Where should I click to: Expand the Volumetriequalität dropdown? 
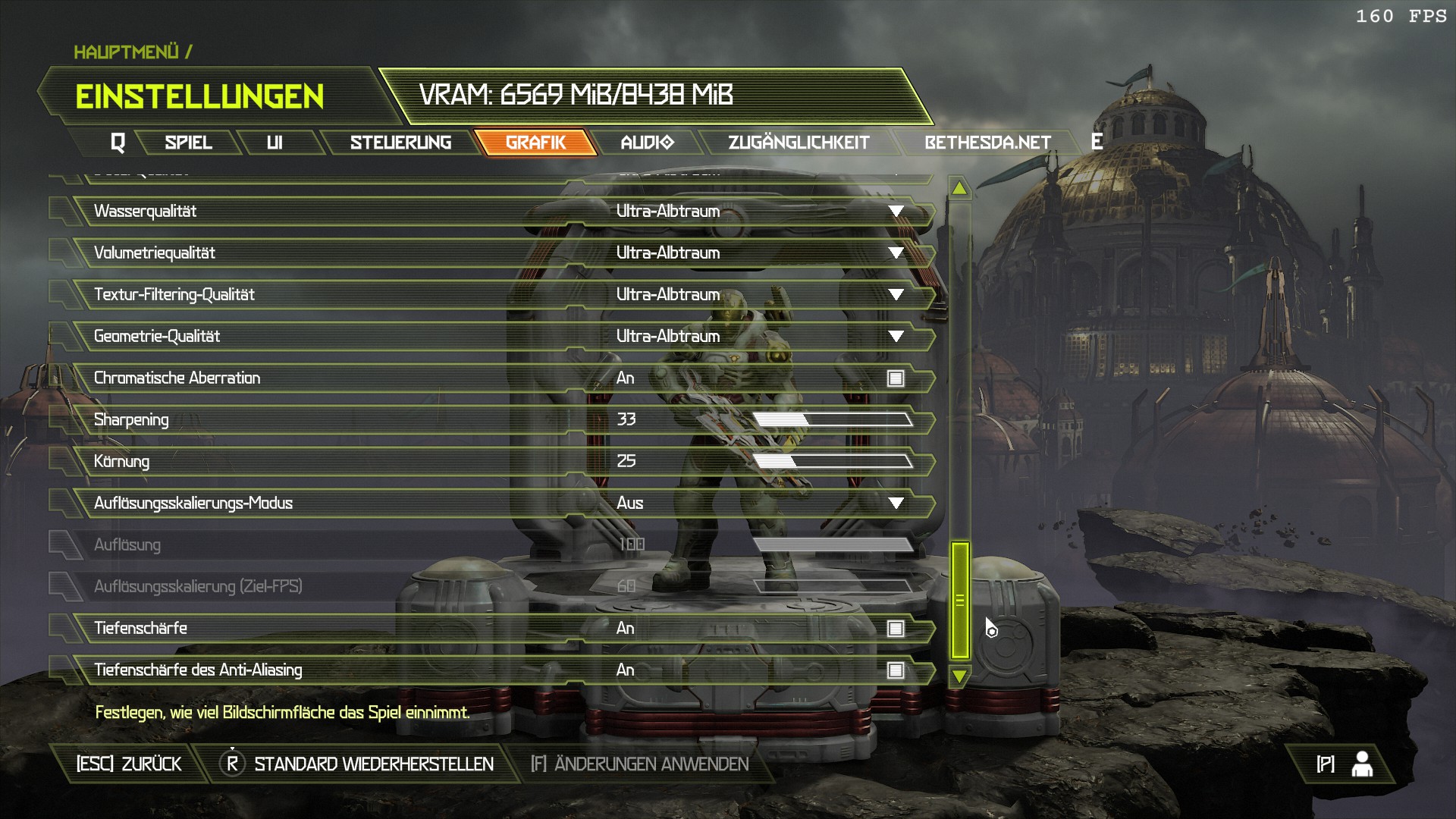896,253
